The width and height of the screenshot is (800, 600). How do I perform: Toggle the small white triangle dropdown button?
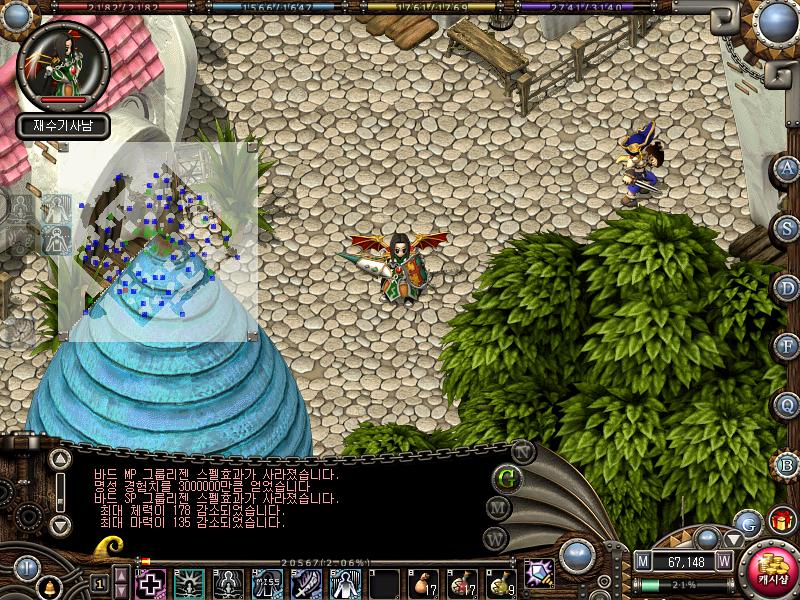point(735,538)
